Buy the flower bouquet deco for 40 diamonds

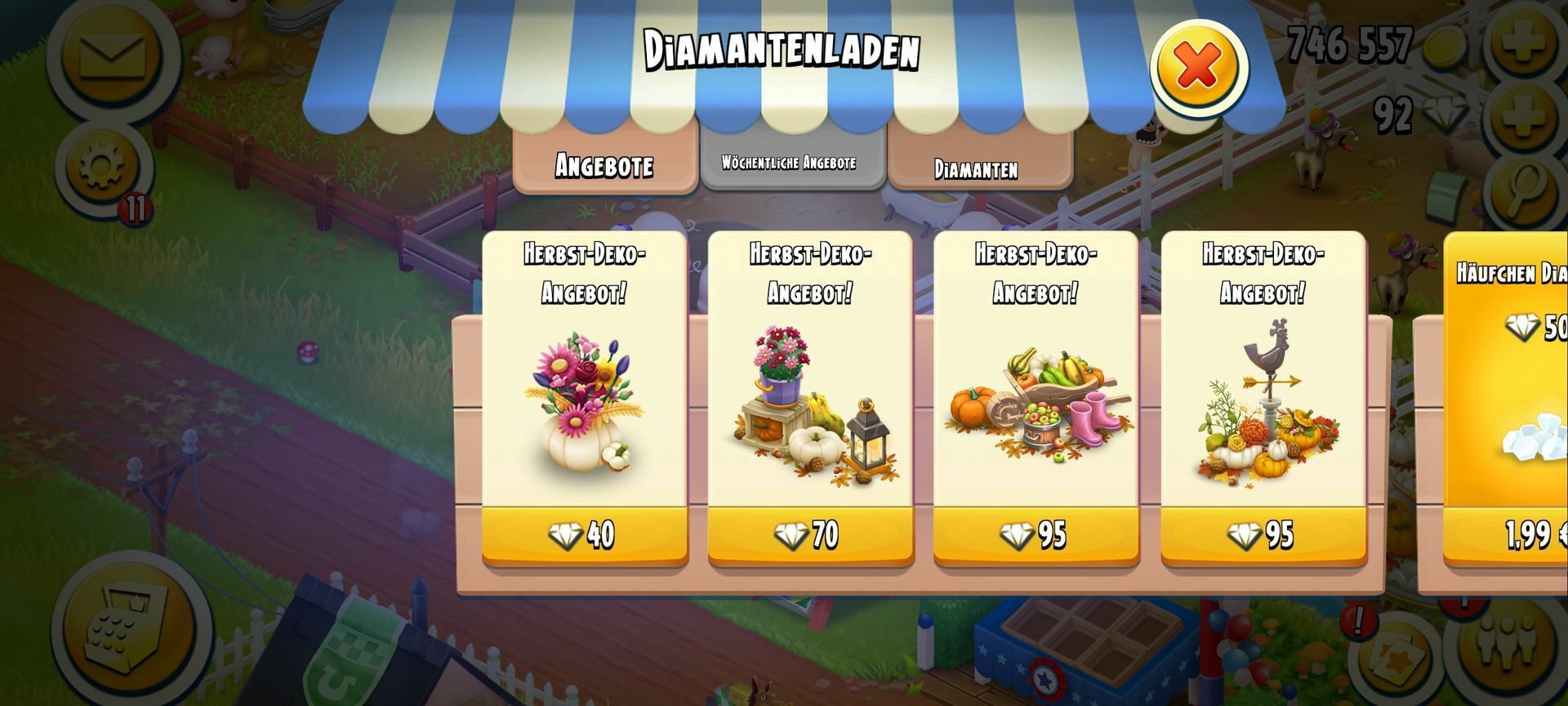point(583,535)
